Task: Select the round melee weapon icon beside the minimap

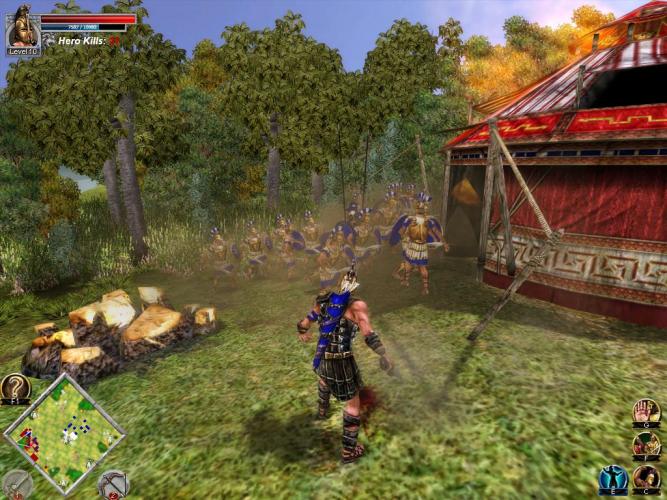Action: tap(16, 484)
